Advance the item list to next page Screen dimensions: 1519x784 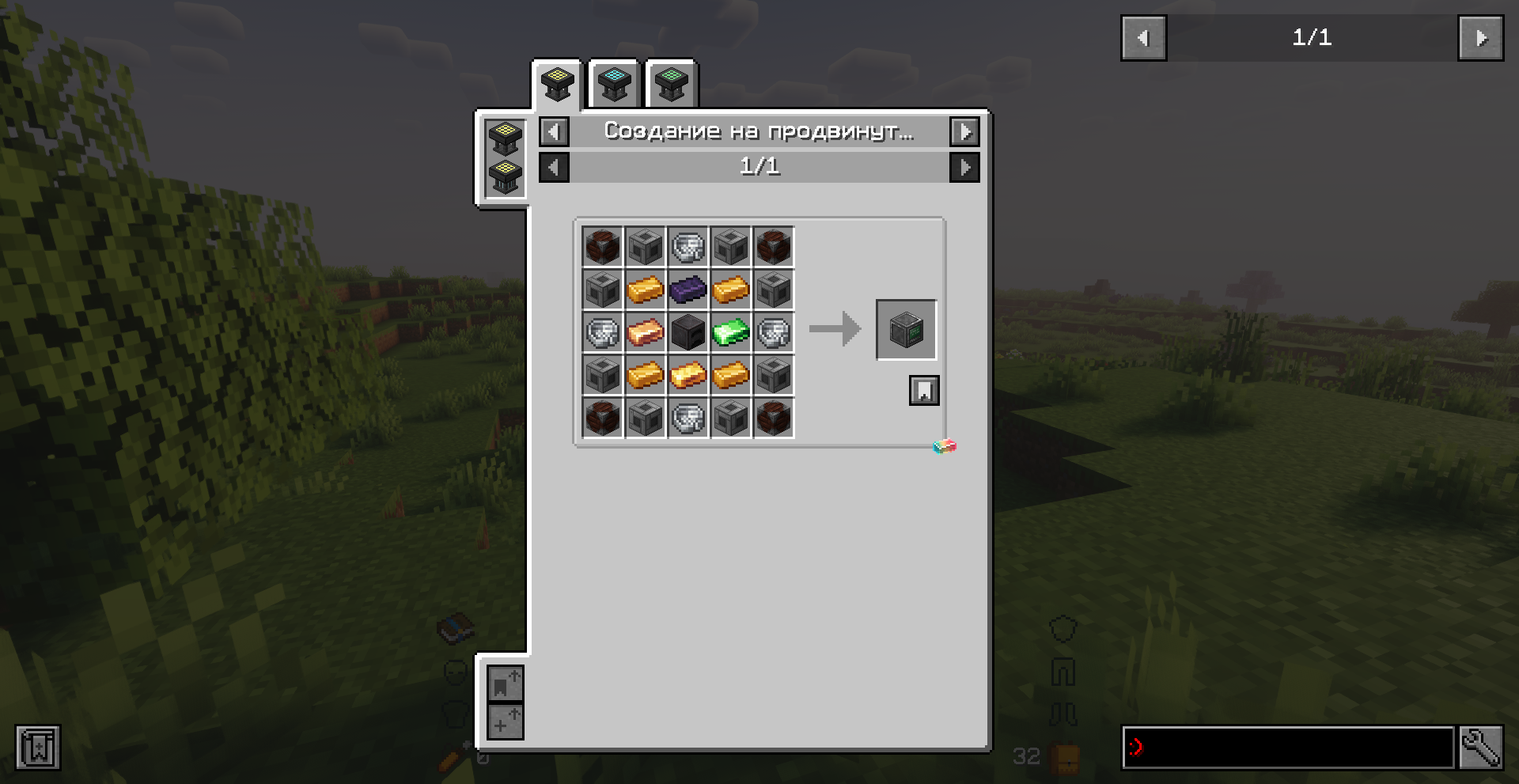coord(1480,38)
